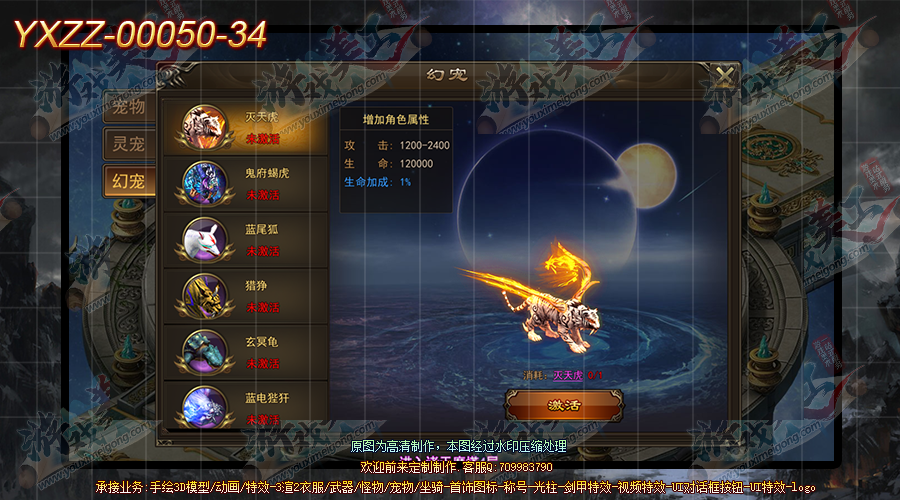
Task: Select the 幻宠 tab
Action: pos(128,181)
